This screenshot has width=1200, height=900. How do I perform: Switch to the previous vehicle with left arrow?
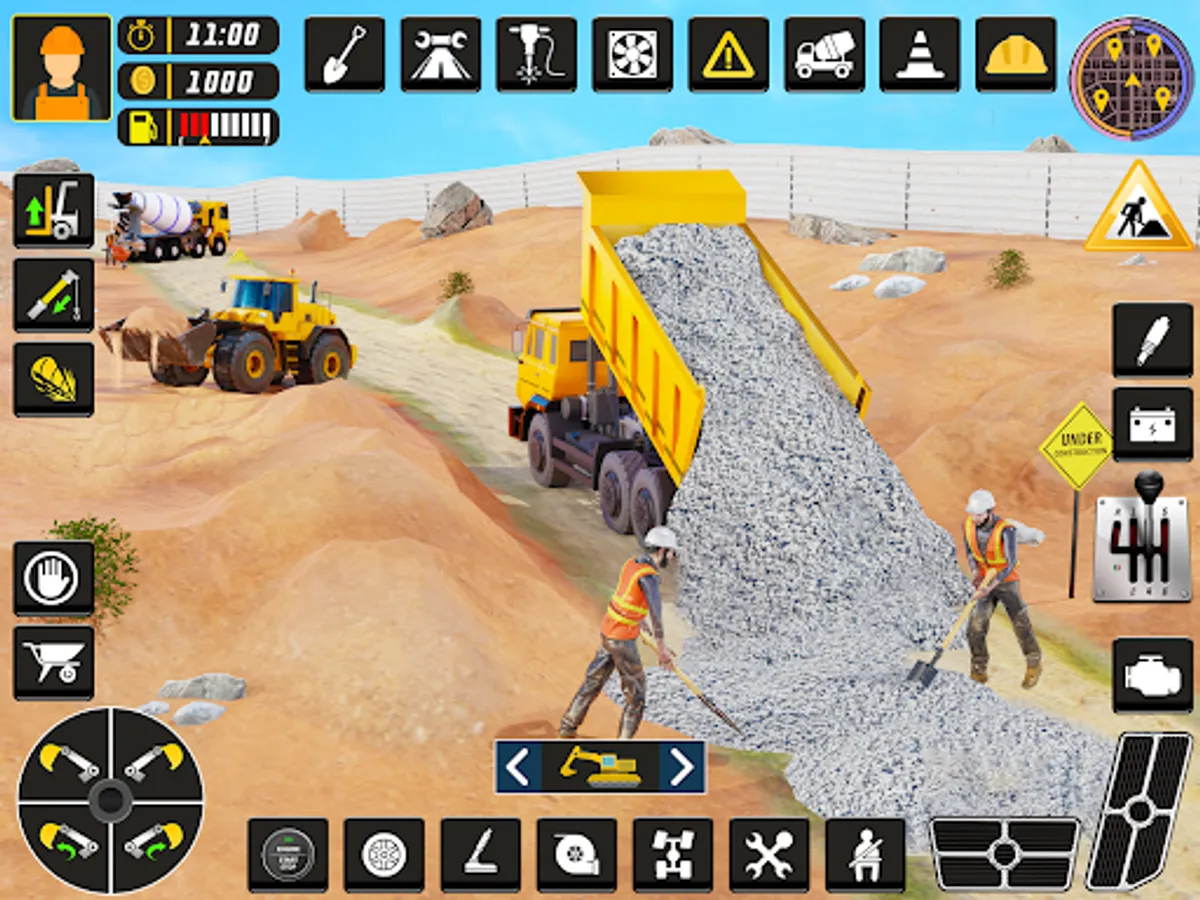click(x=518, y=767)
